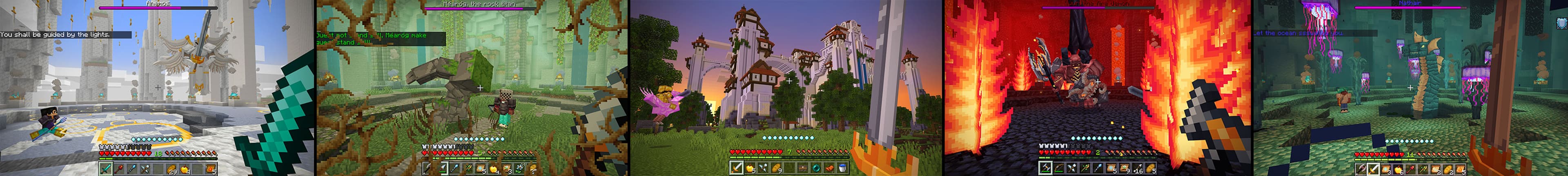Select the bread stack of 9

777,168
